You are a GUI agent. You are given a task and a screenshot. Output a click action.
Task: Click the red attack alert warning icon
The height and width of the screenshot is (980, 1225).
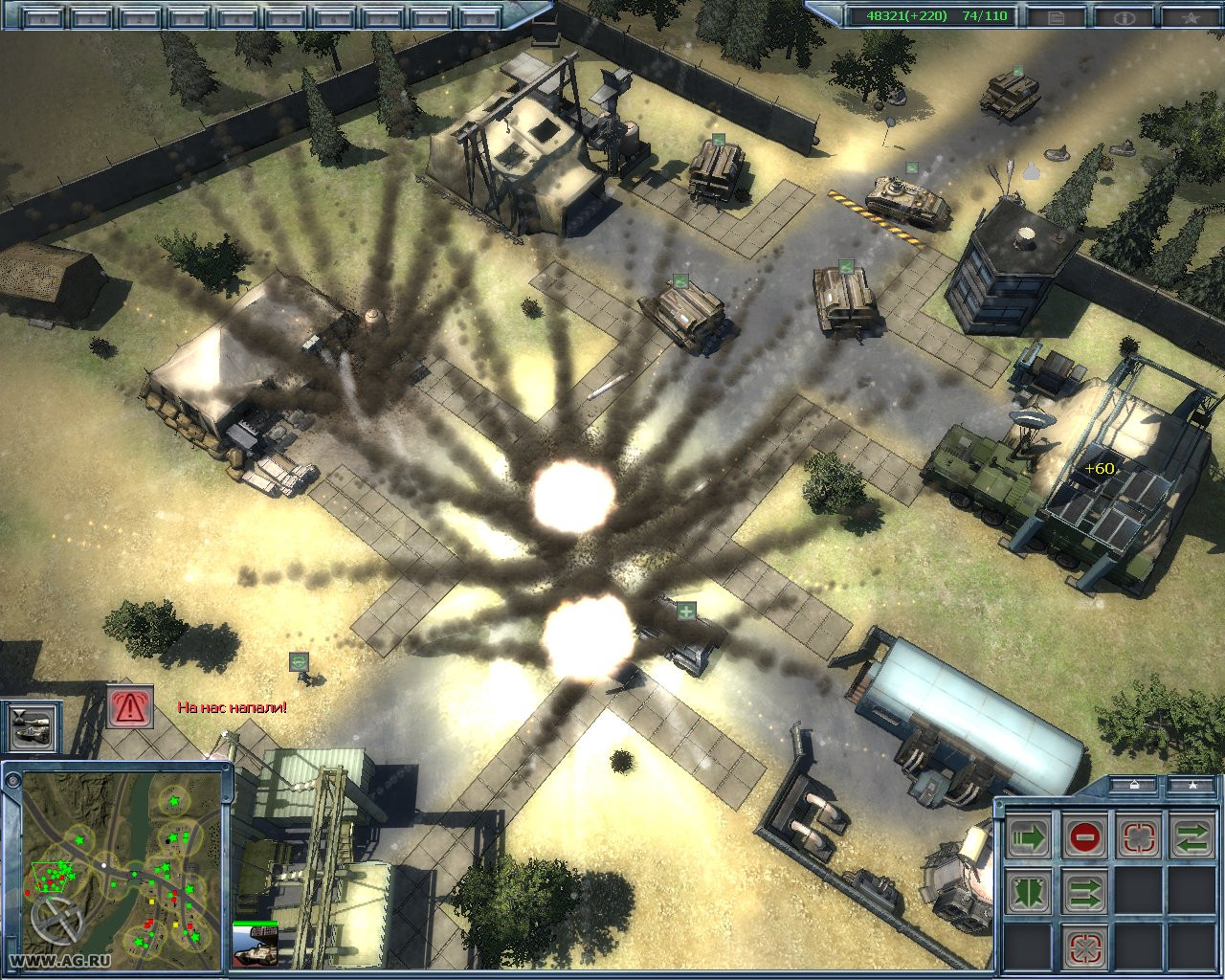pos(129,707)
